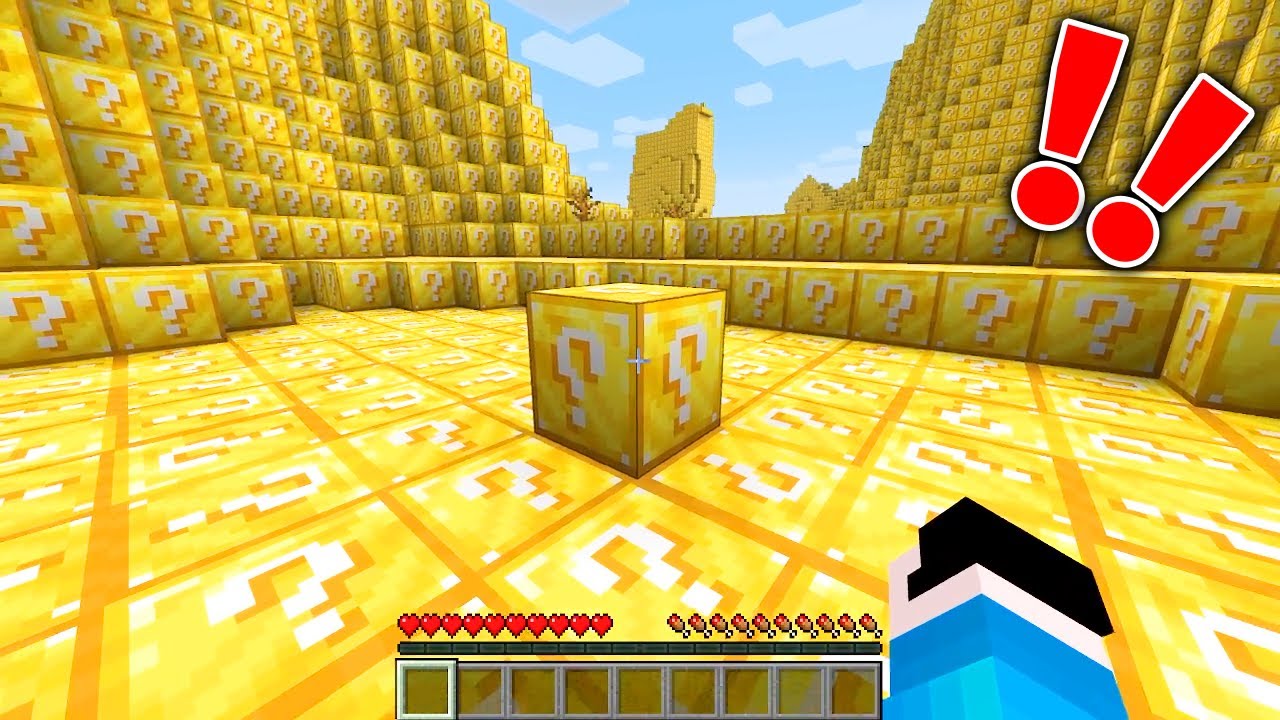
Task: Select the first hotbar slot
Action: click(428, 688)
